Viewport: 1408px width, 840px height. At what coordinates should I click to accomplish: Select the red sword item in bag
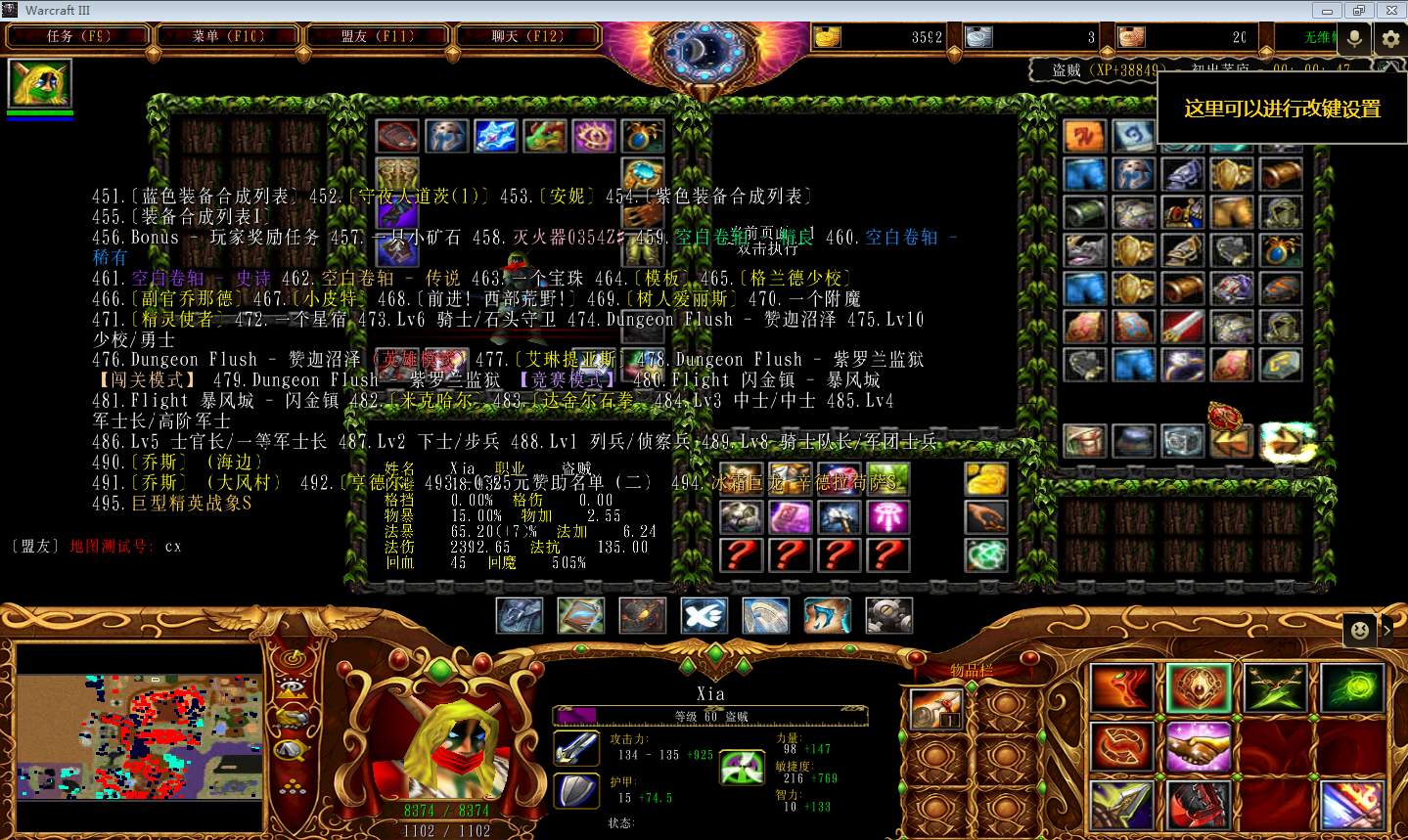click(1182, 327)
